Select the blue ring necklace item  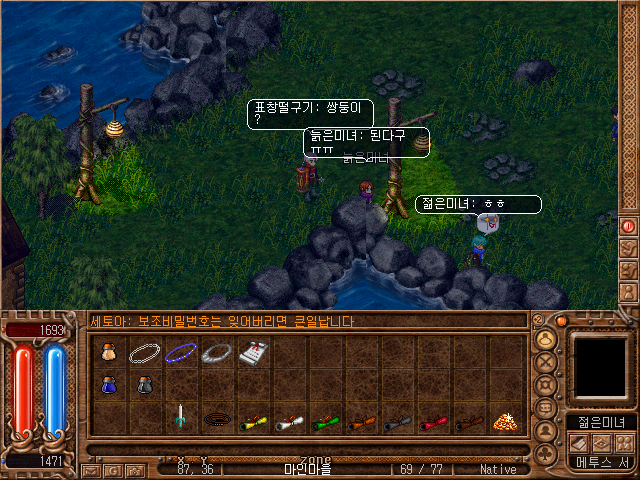tap(180, 353)
